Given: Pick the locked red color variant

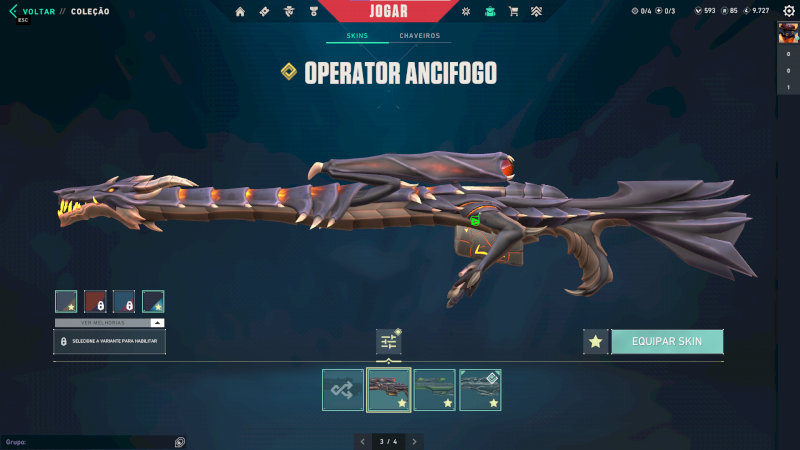Looking at the screenshot, I should 95,301.
